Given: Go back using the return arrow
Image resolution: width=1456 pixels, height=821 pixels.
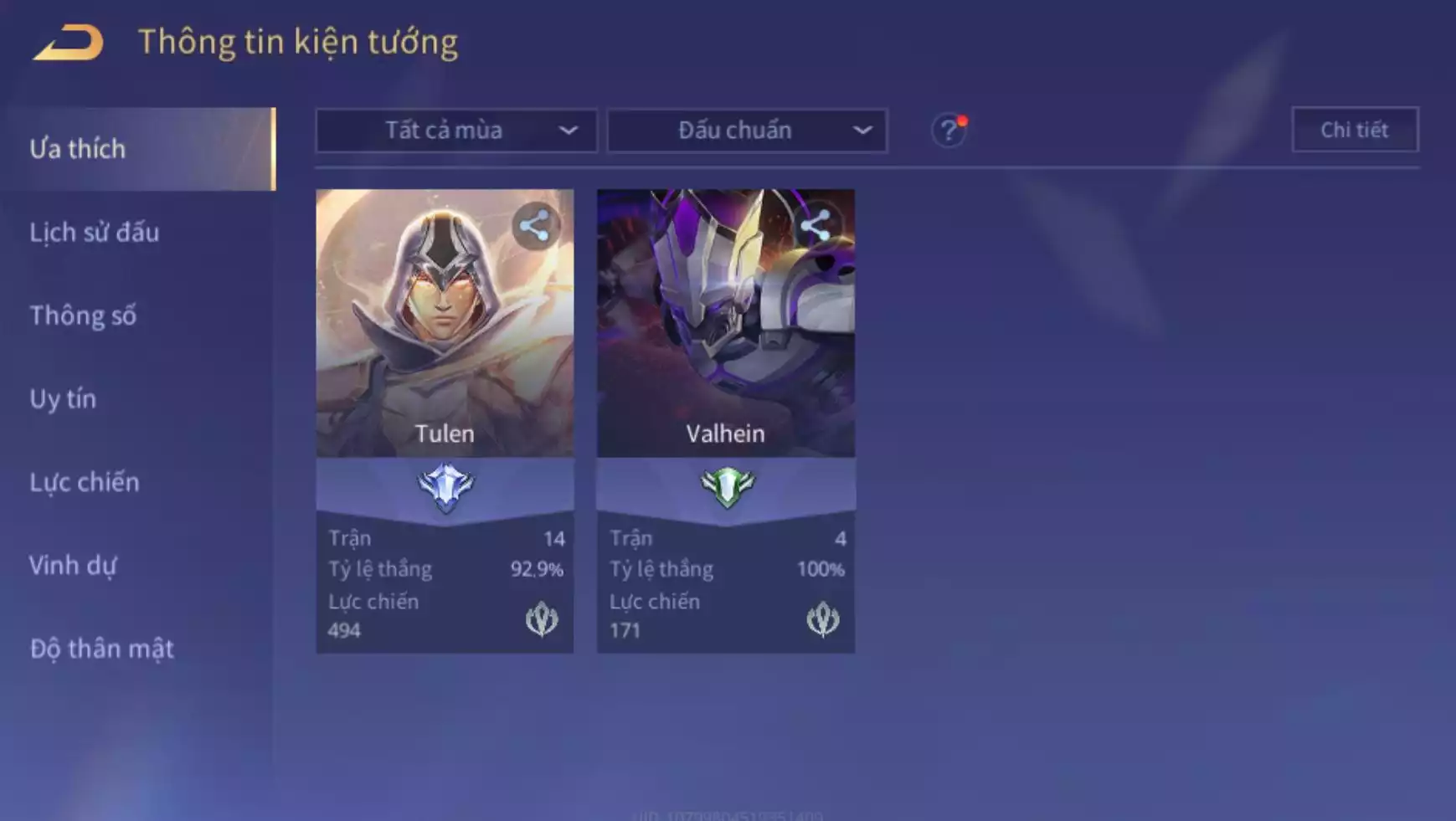Looking at the screenshot, I should click(69, 42).
